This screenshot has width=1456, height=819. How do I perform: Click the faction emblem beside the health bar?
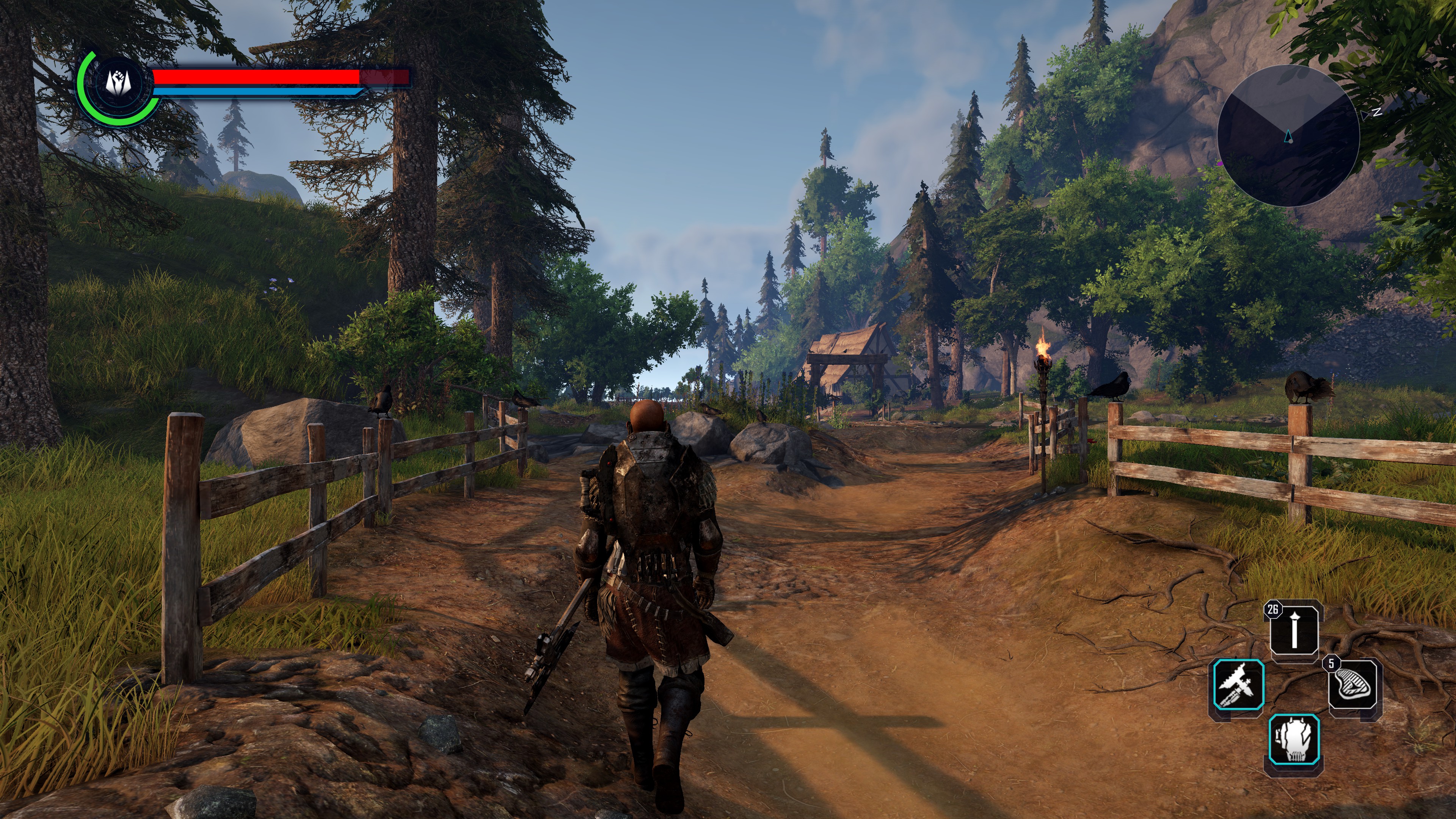pos(119,84)
